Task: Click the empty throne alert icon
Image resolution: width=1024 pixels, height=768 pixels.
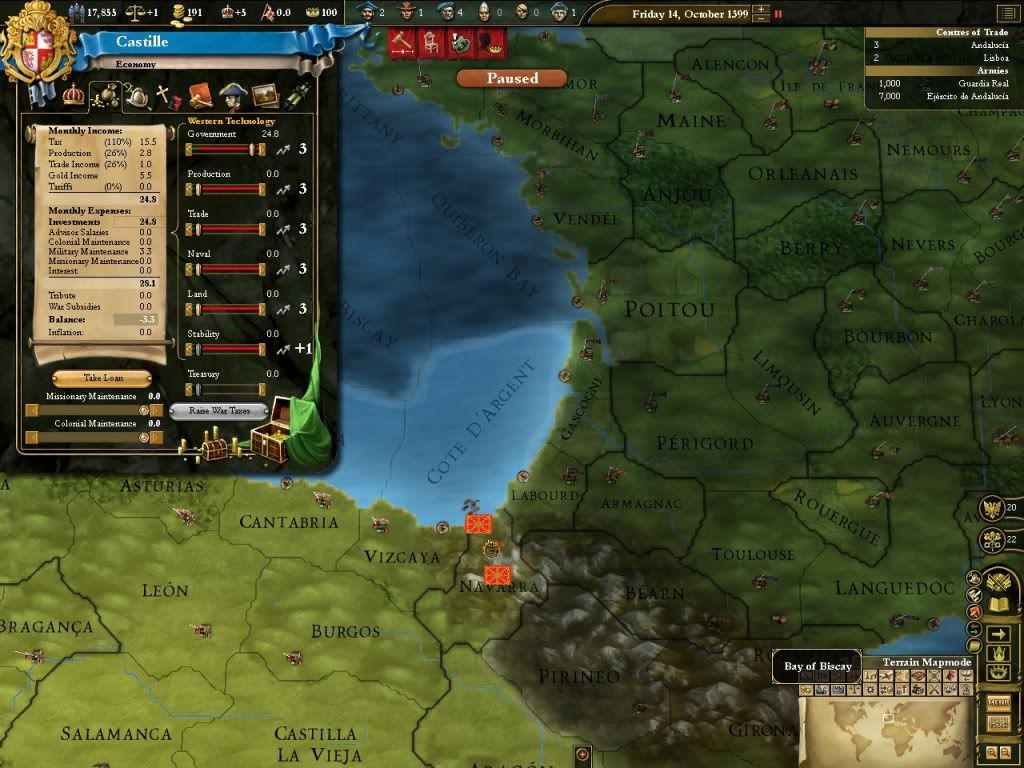Action: click(431, 43)
